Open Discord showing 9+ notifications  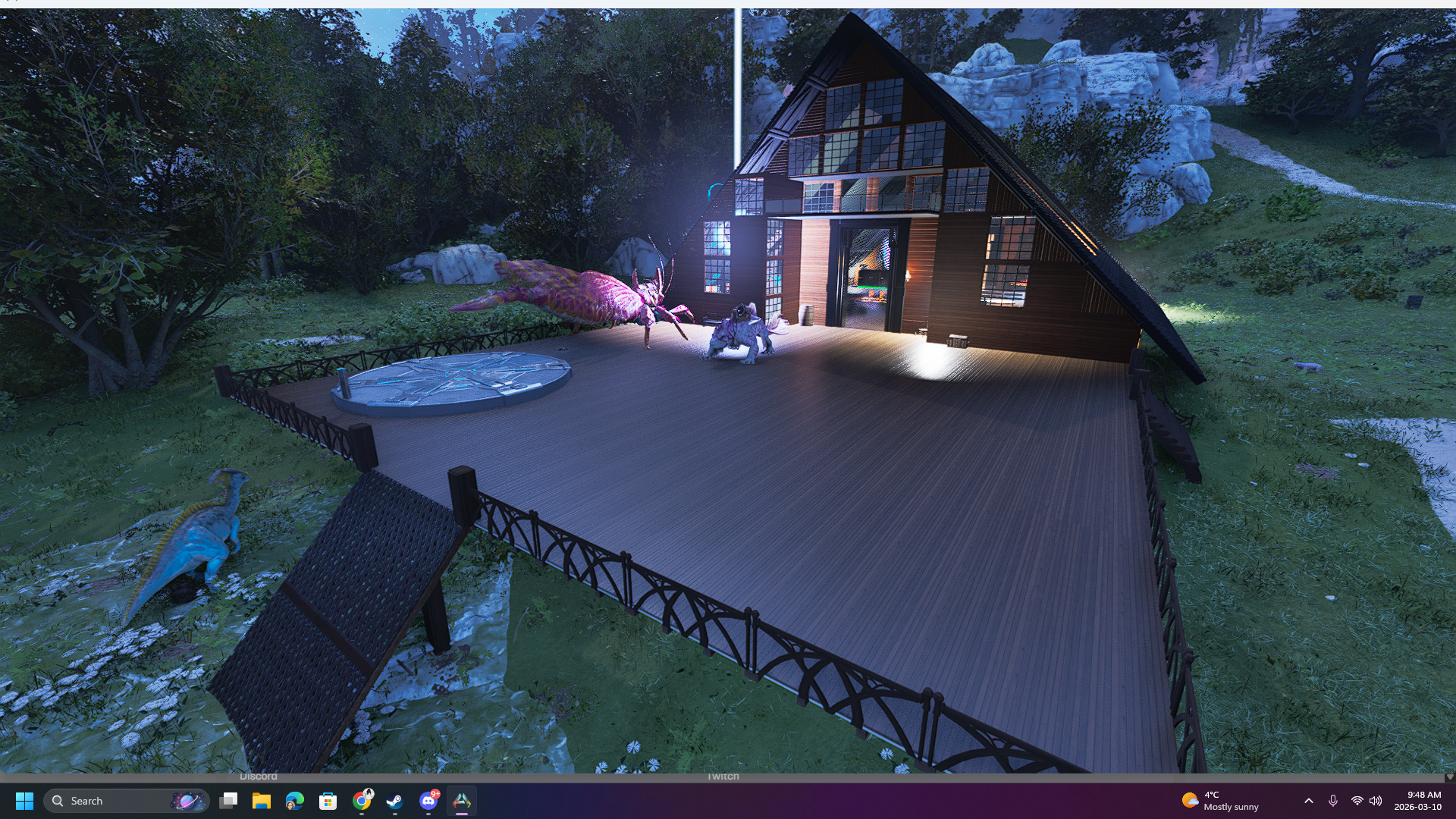pos(428,802)
